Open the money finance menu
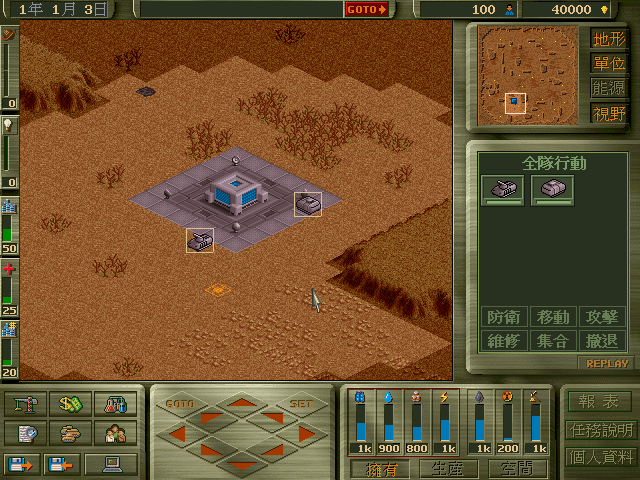This screenshot has height=480, width=640. tap(70, 405)
